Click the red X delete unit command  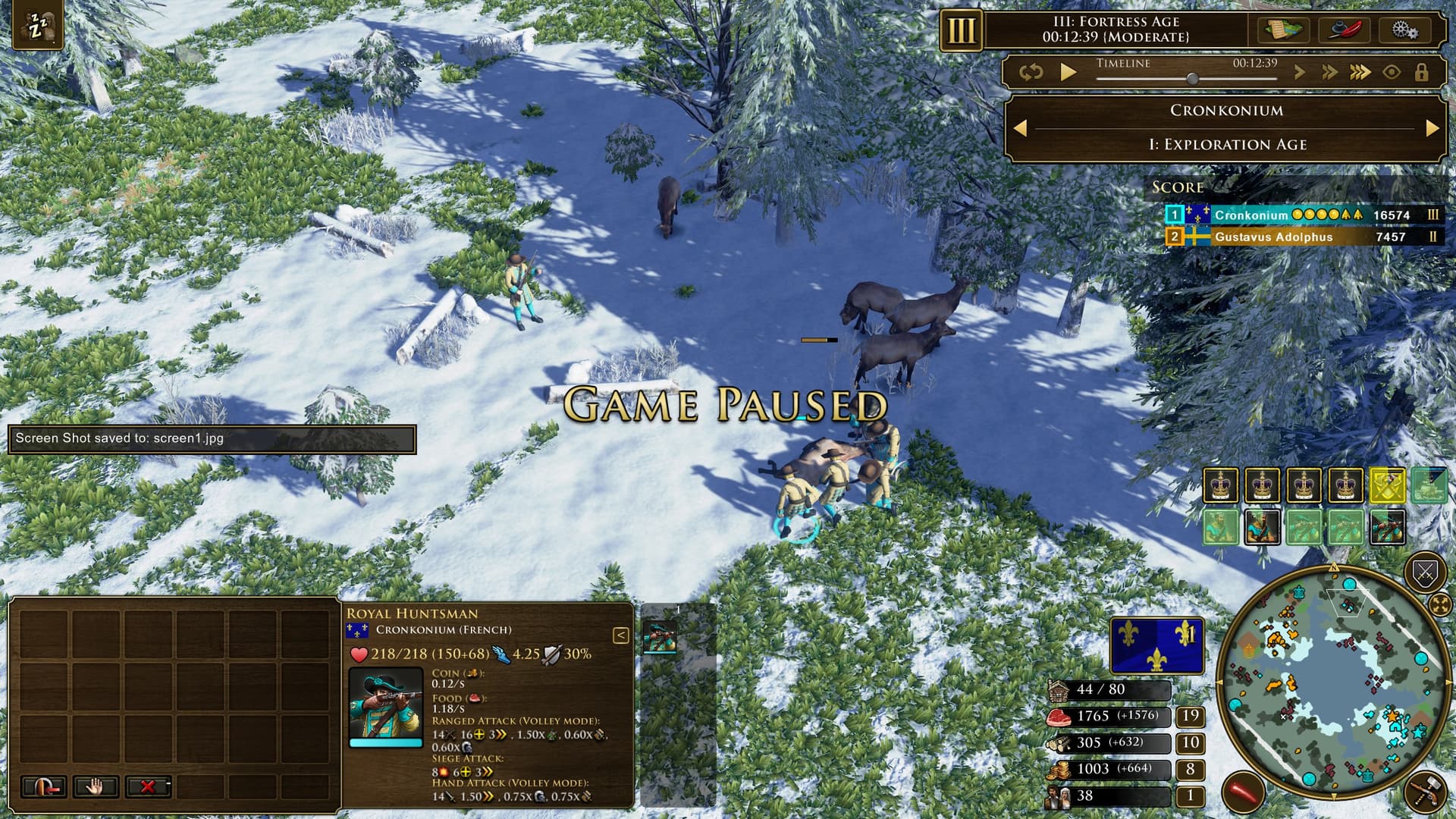(x=148, y=786)
